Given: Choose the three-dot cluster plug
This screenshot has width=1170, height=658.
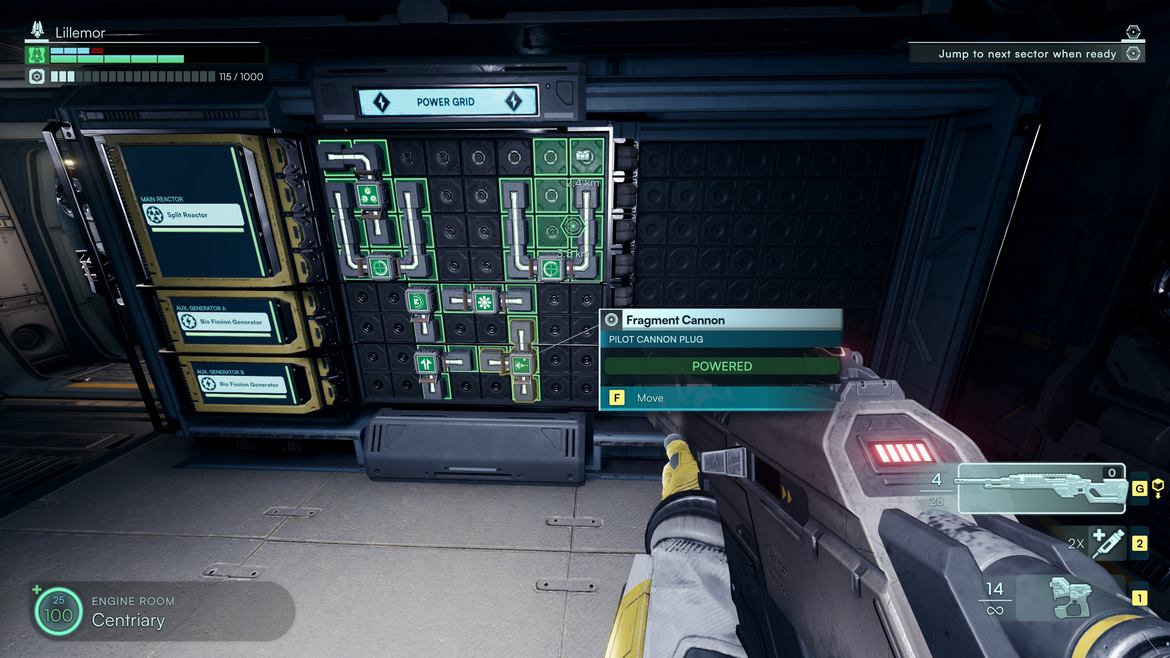Looking at the screenshot, I should pos(367,194).
